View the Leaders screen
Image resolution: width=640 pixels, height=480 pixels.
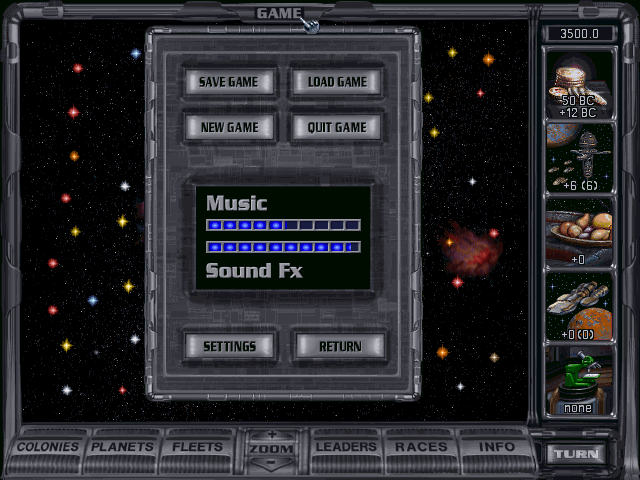(346, 447)
